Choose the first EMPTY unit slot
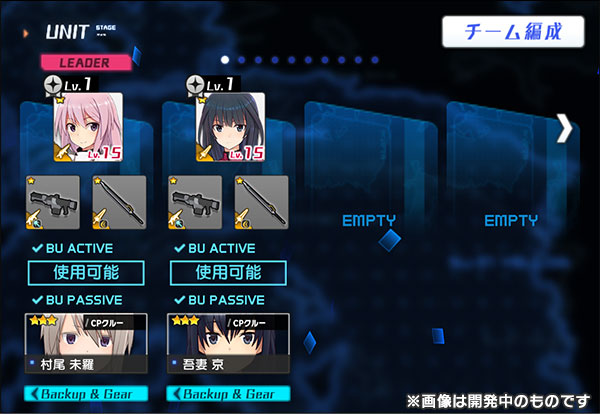 pos(369,219)
